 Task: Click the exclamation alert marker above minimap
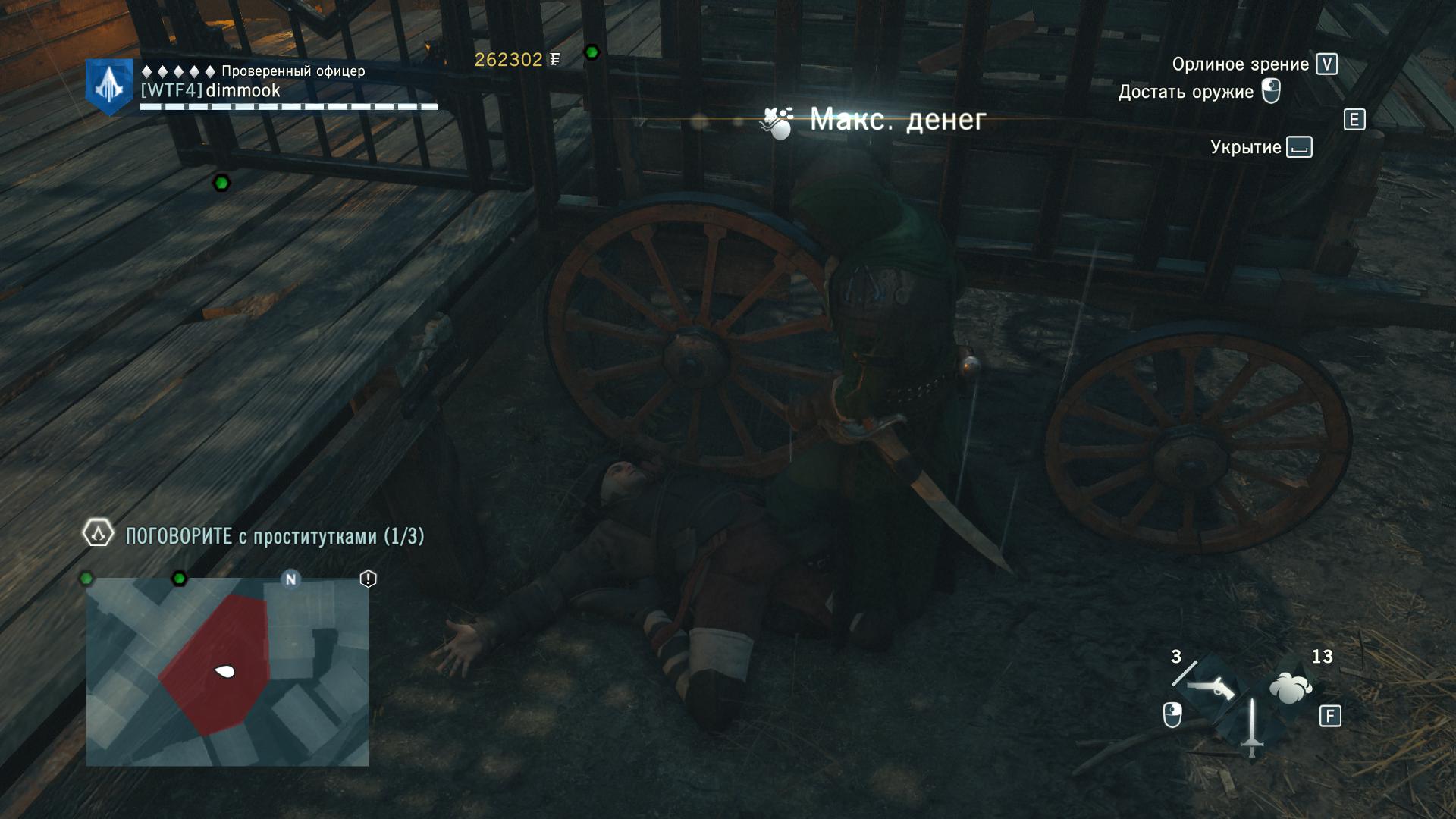[368, 579]
